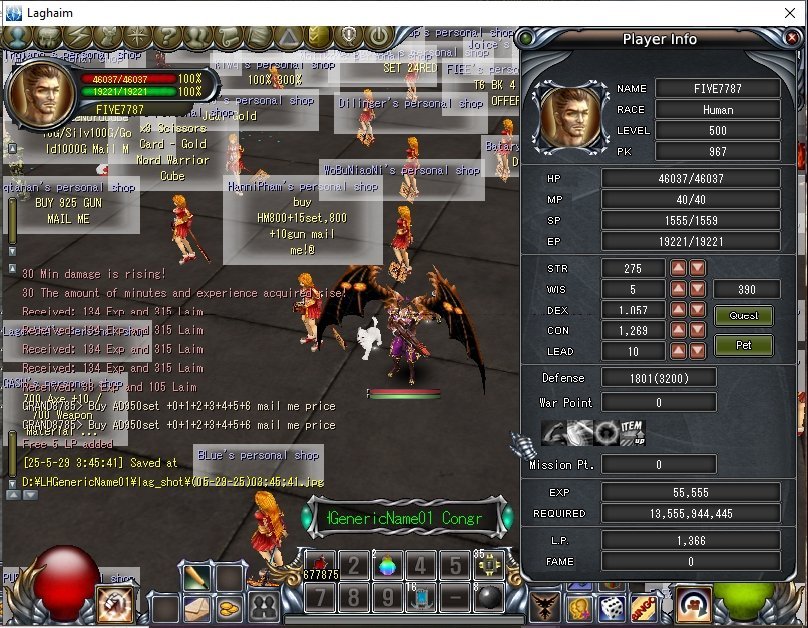Increase the STR stat
808x628 pixels.
pyautogui.click(x=678, y=268)
